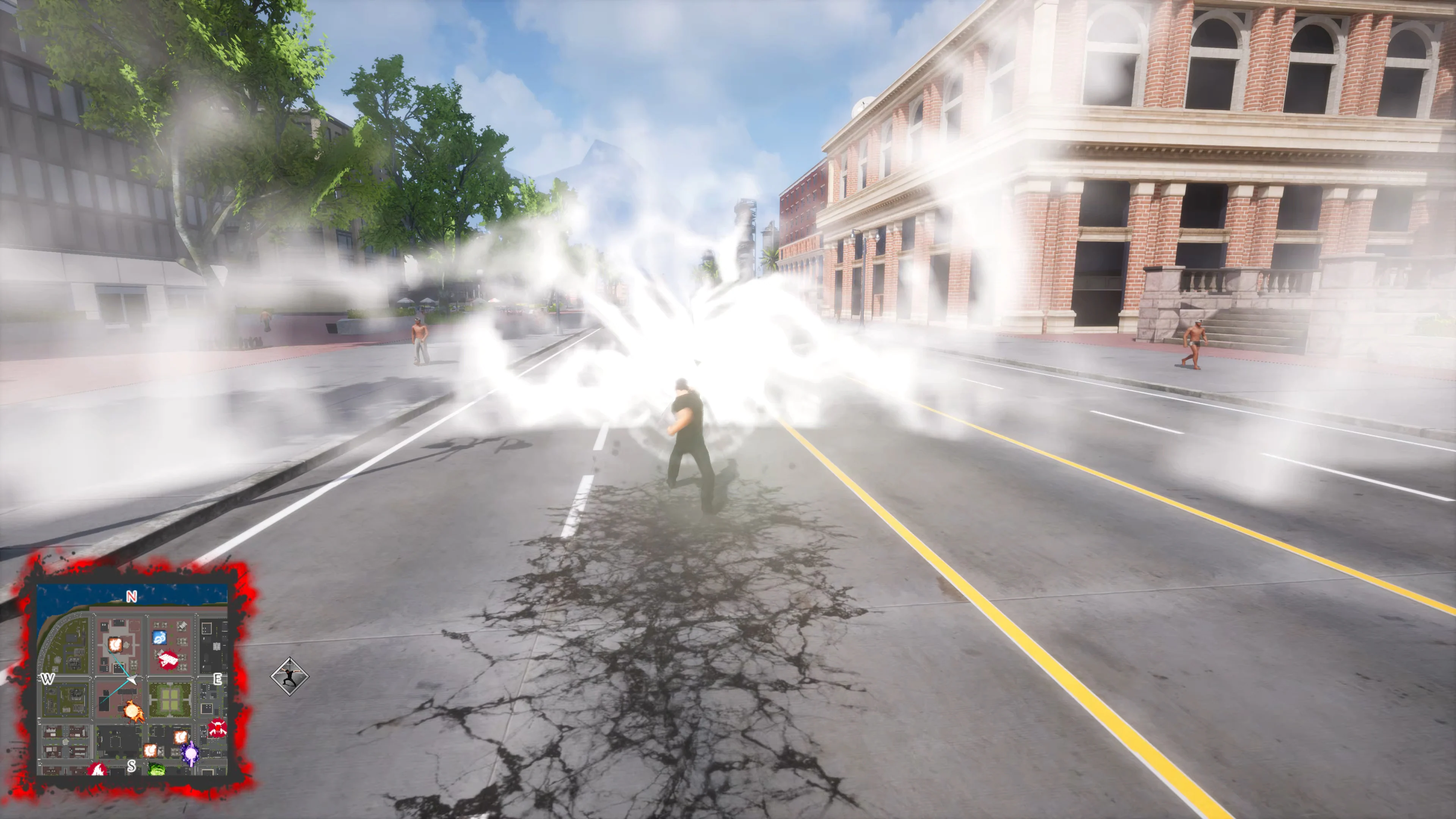Select the blue swirl icon on the minimap

(x=159, y=637)
